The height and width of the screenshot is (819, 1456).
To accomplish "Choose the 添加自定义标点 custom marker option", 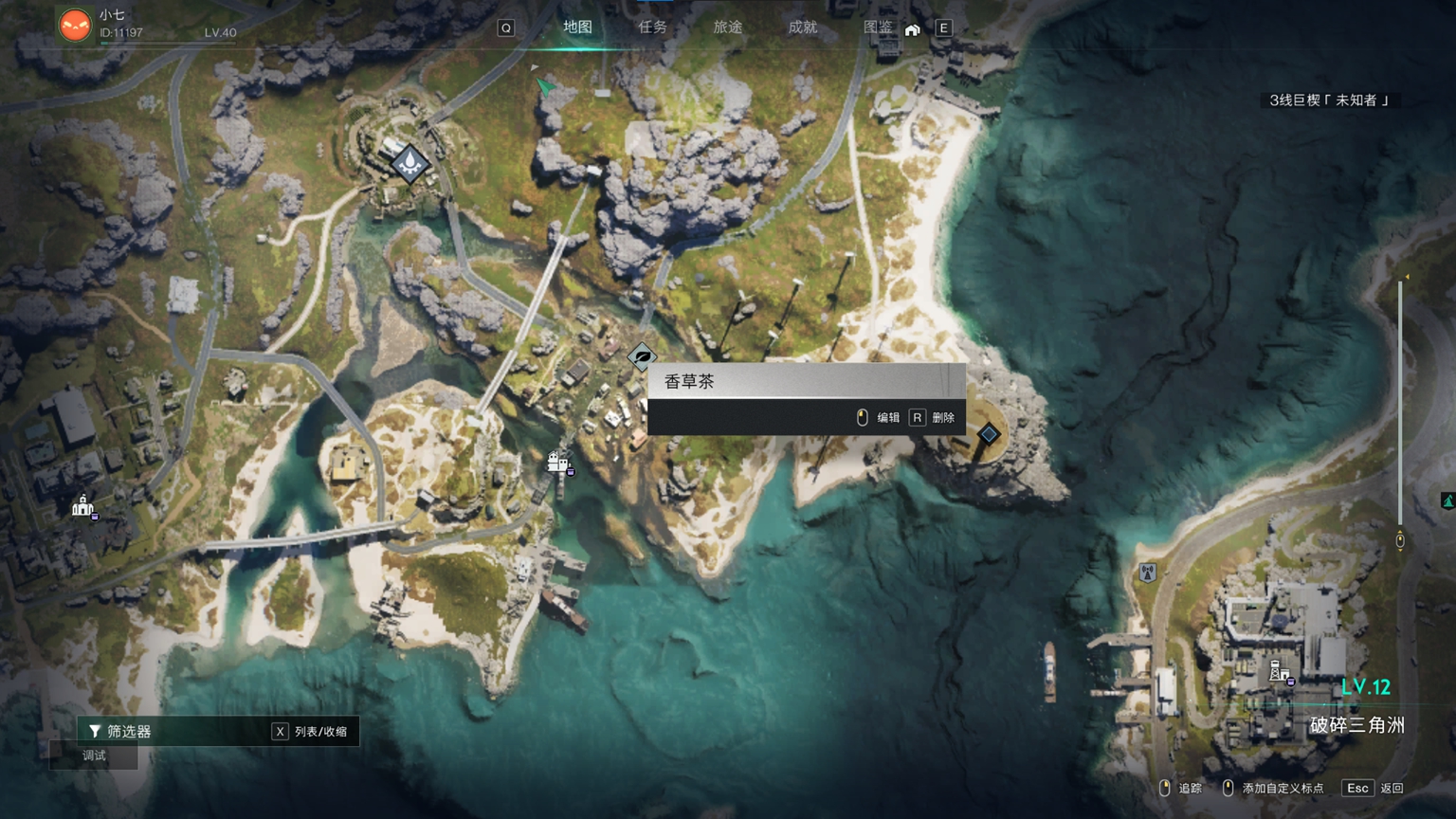I will tap(1273, 788).
